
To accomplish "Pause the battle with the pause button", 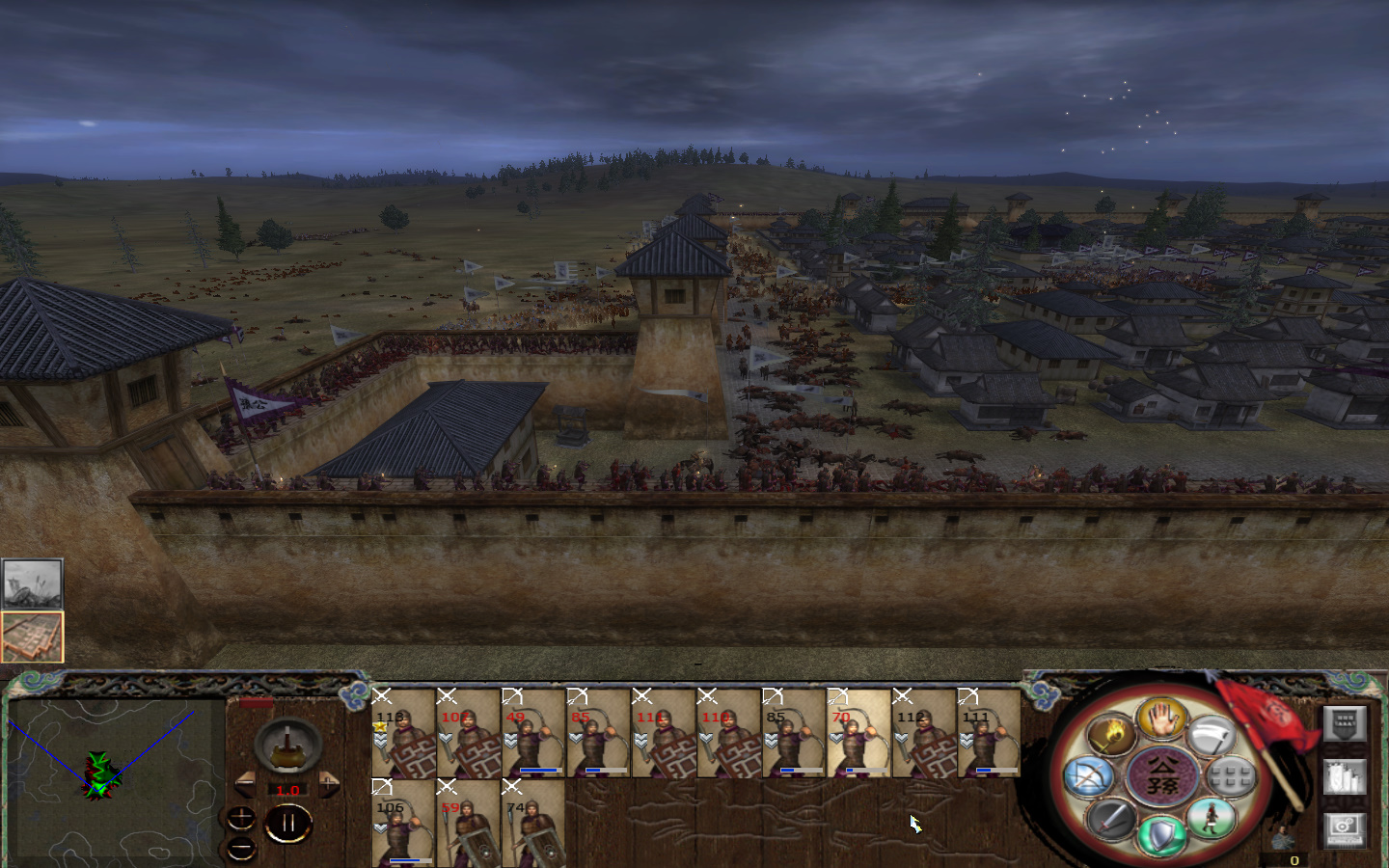I will [x=289, y=821].
